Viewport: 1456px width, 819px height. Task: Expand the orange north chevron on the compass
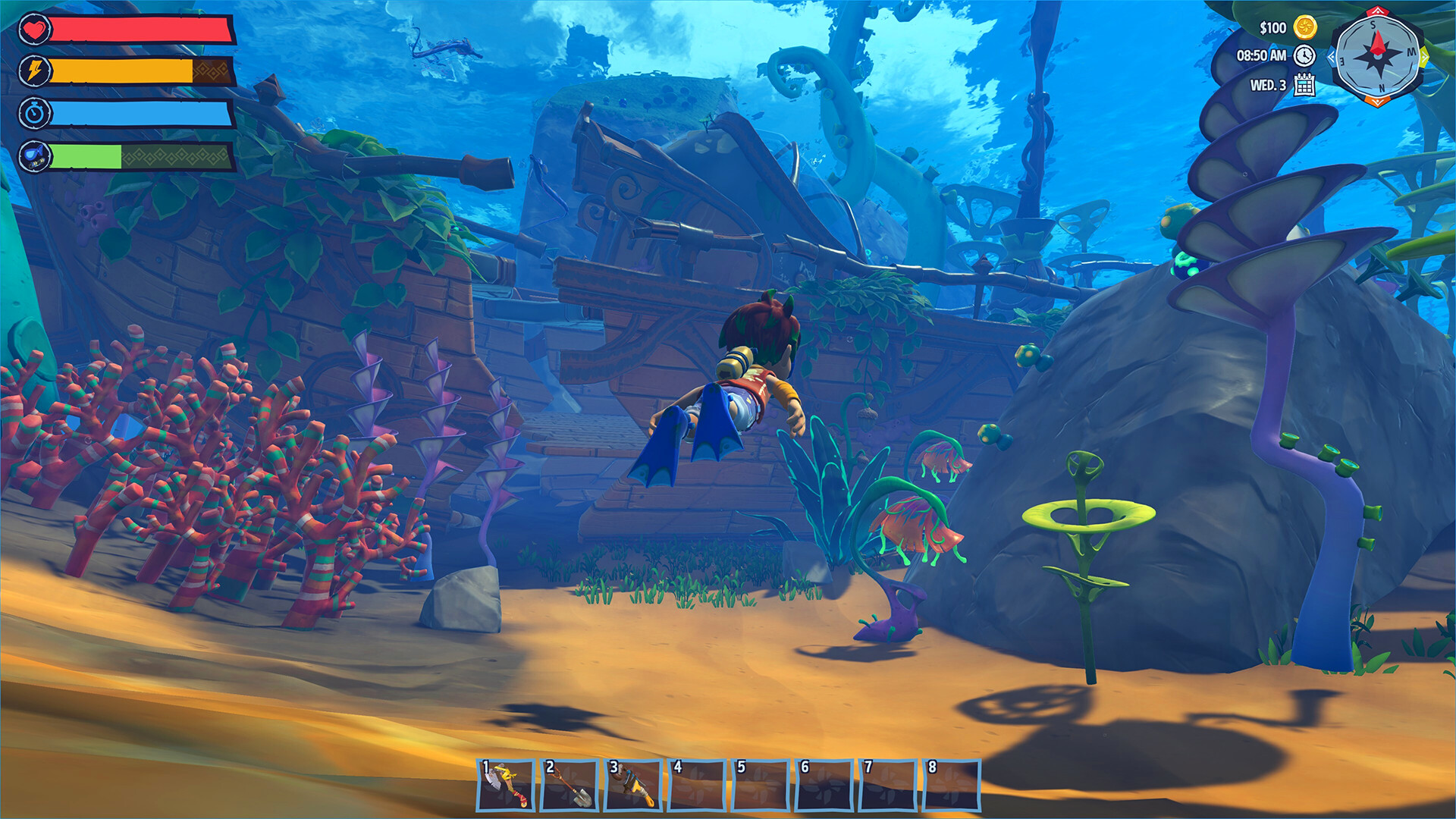coord(1377,102)
